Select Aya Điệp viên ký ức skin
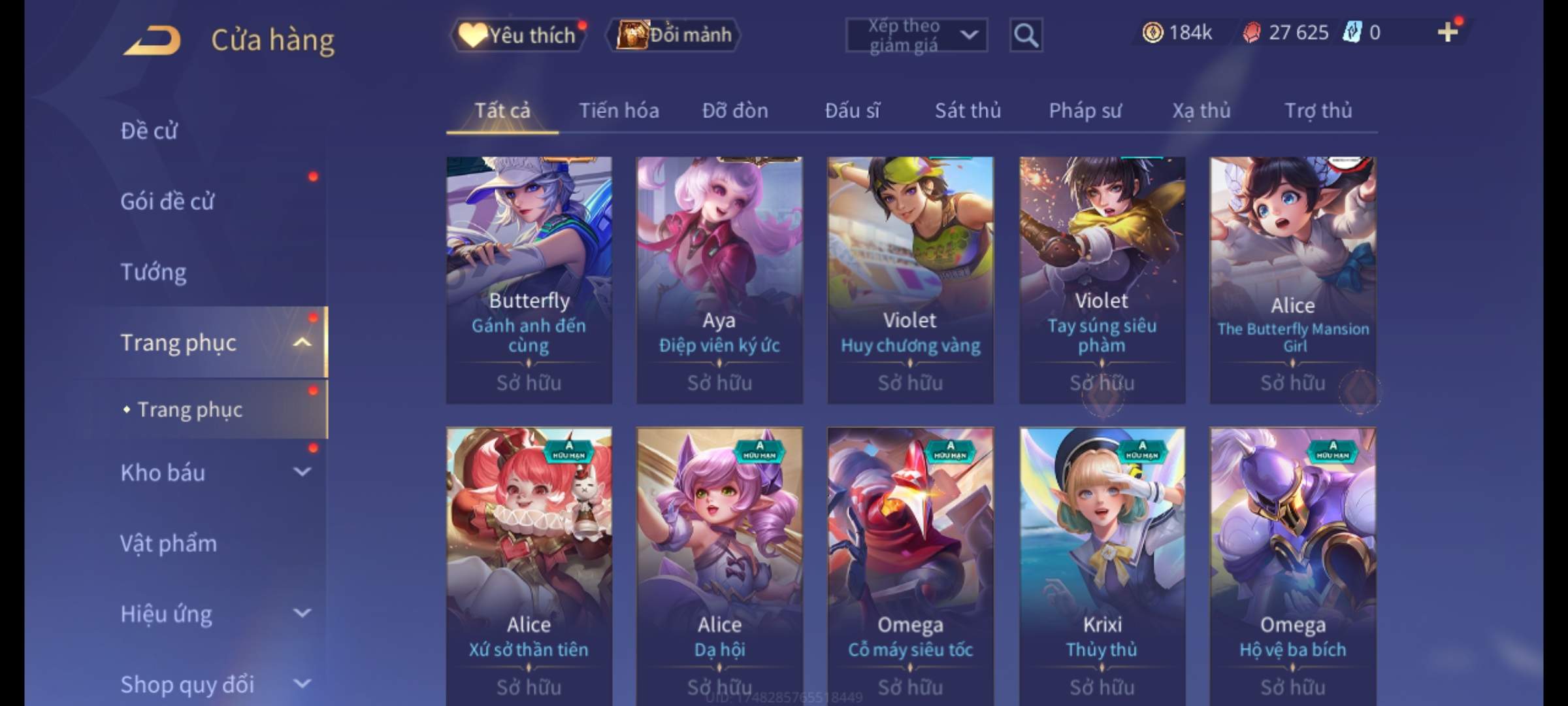 pyautogui.click(x=719, y=280)
